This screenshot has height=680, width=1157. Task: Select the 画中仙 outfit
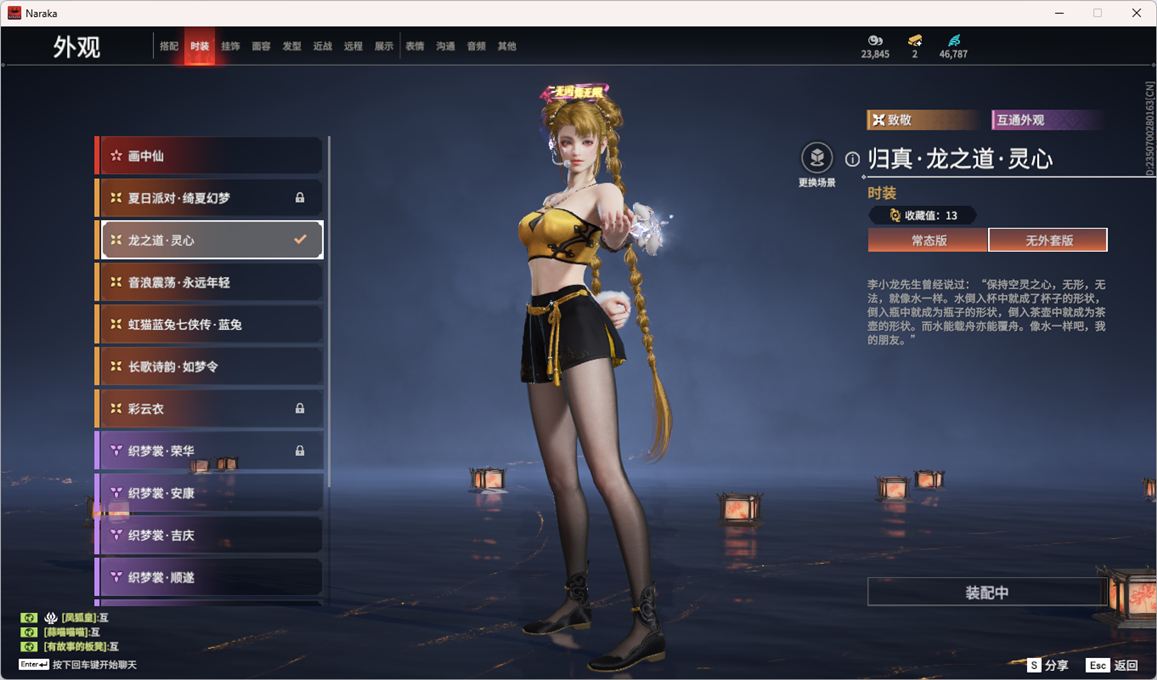pyautogui.click(x=210, y=156)
